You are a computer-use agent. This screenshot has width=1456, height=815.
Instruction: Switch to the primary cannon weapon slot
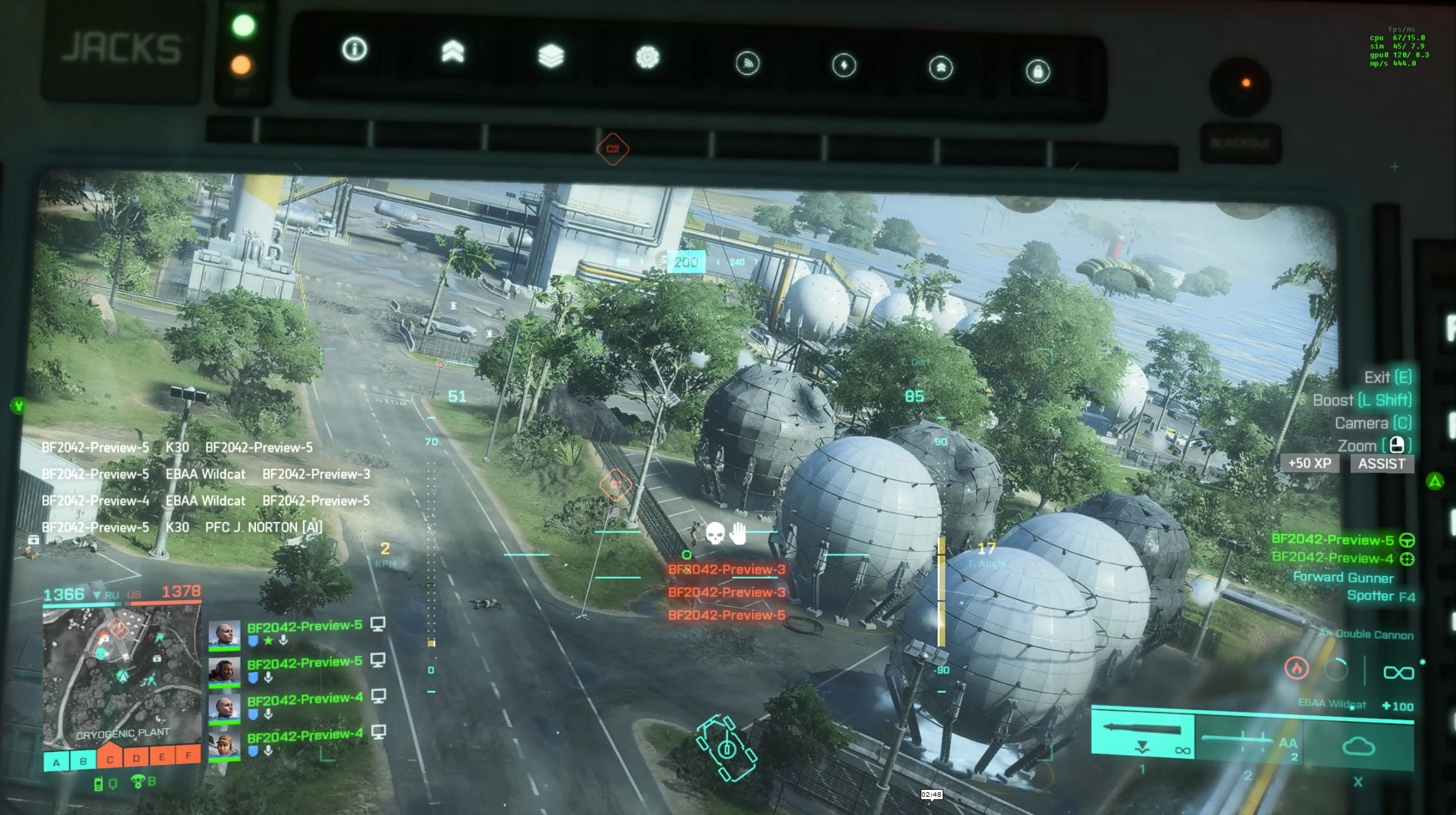(x=1143, y=736)
